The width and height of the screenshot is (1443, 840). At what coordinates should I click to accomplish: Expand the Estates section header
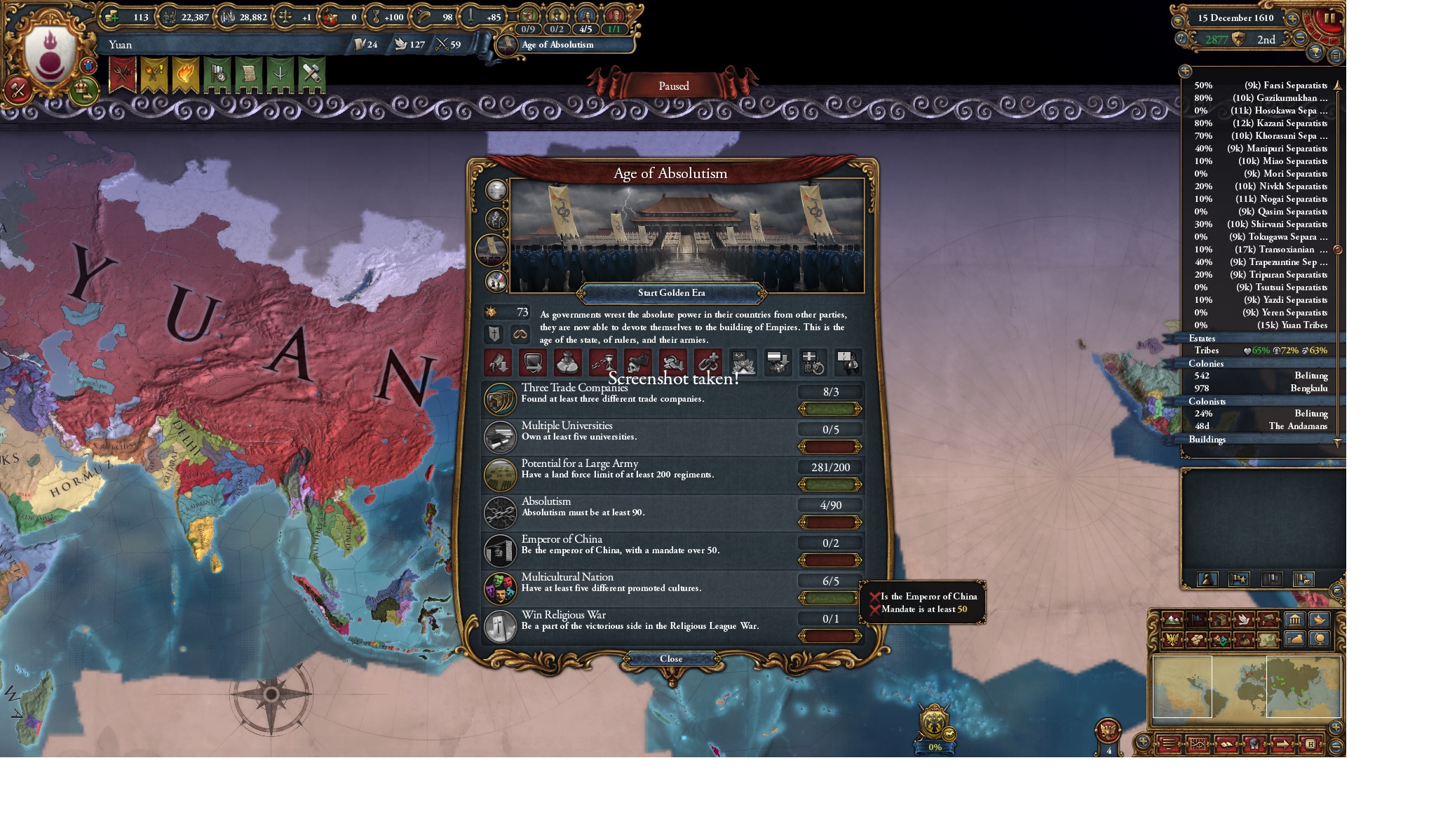pyautogui.click(x=1203, y=339)
